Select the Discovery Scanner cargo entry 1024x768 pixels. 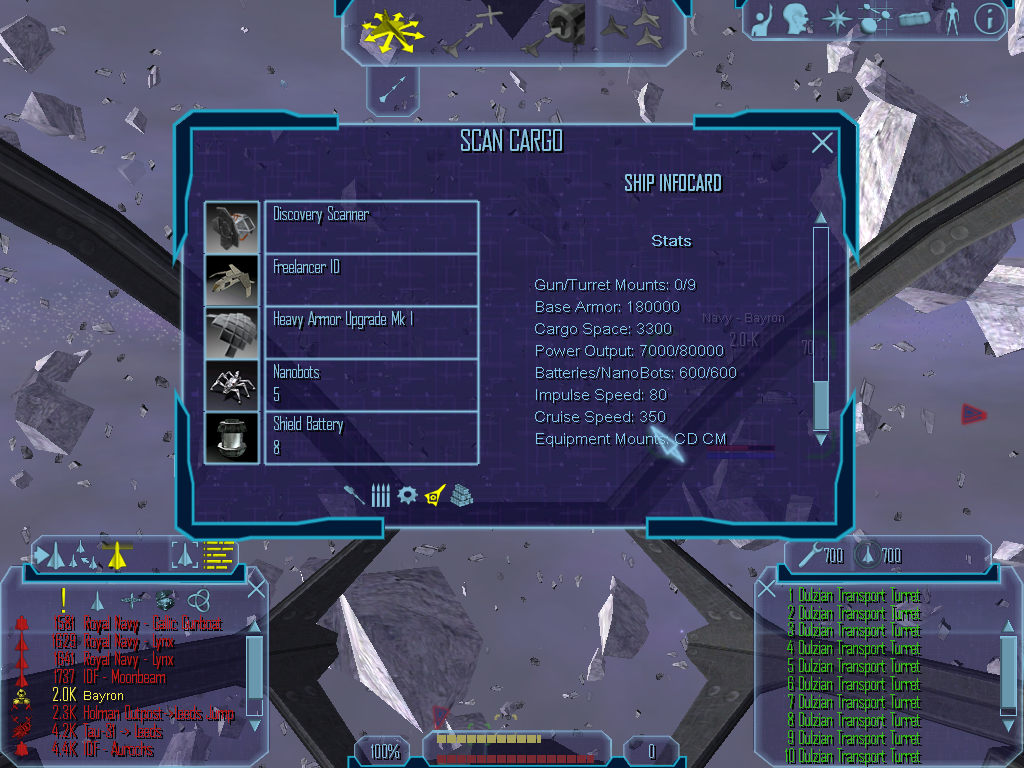click(x=371, y=226)
